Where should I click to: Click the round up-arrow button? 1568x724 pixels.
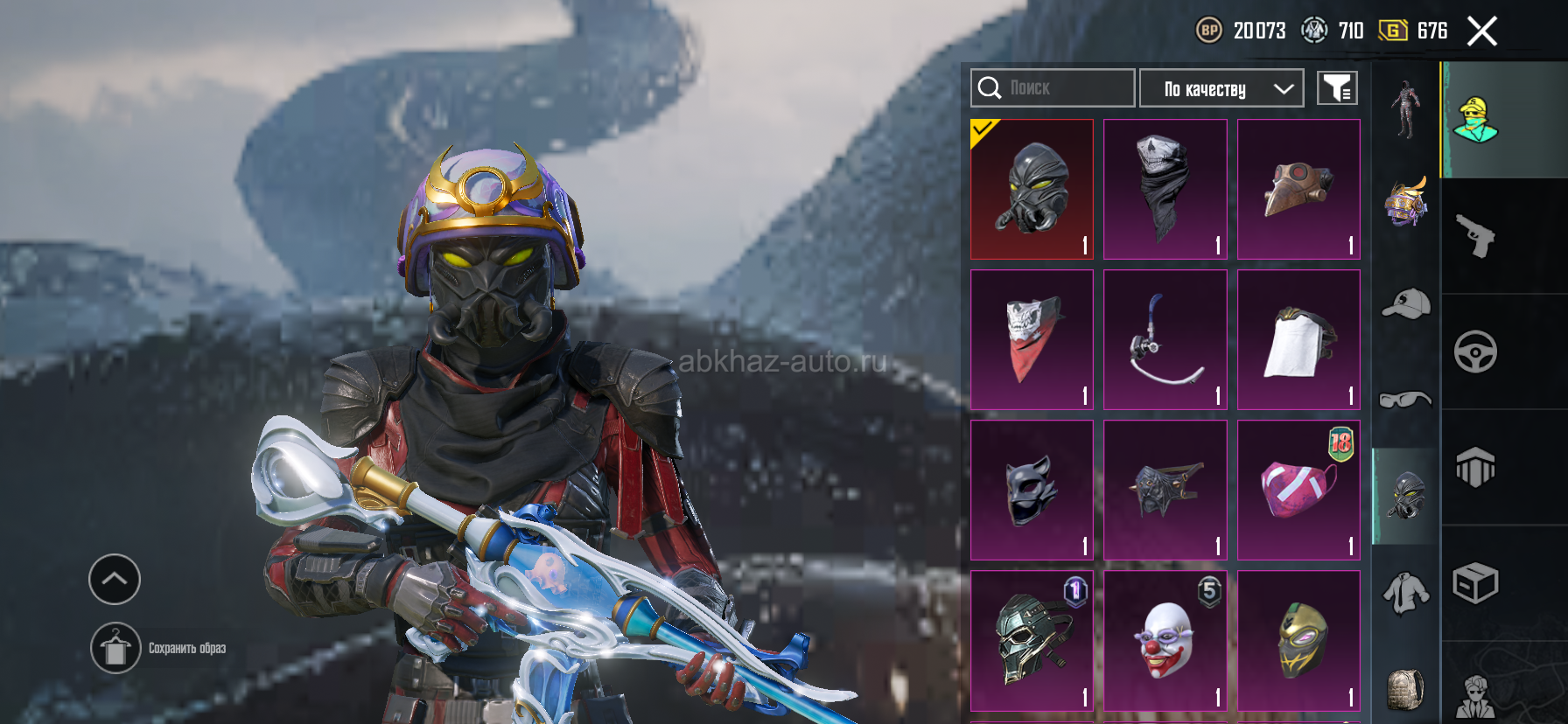[115, 579]
